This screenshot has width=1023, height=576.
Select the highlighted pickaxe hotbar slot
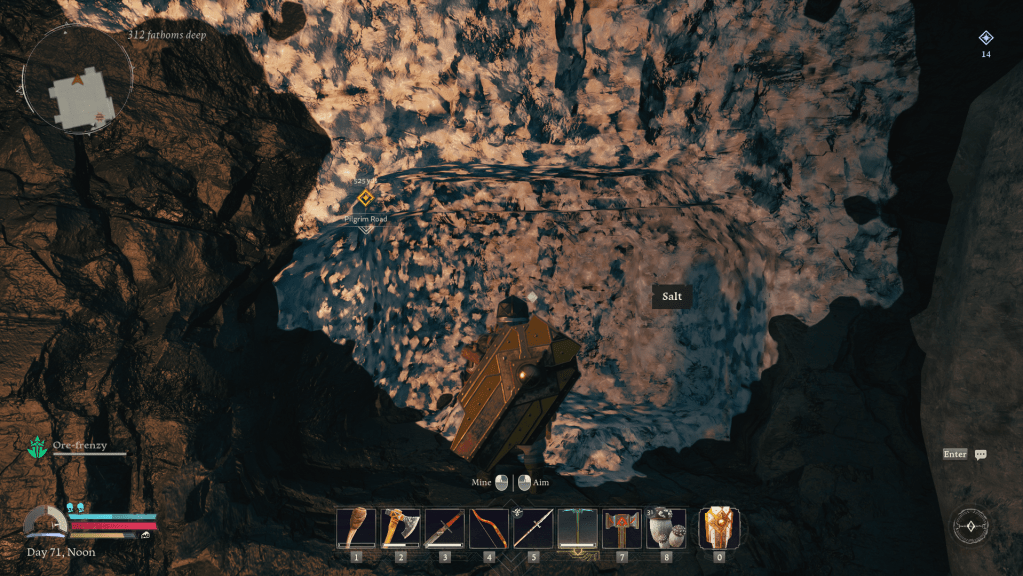(x=577, y=528)
